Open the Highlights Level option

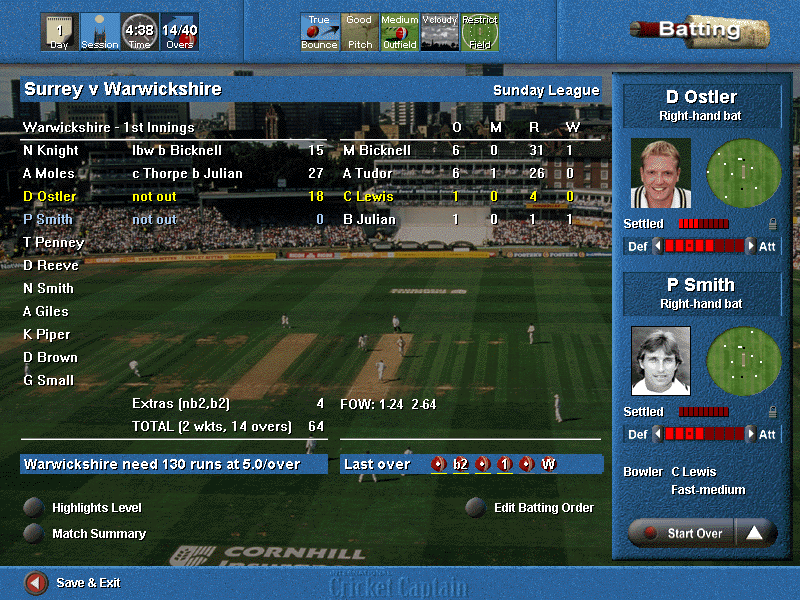35,507
